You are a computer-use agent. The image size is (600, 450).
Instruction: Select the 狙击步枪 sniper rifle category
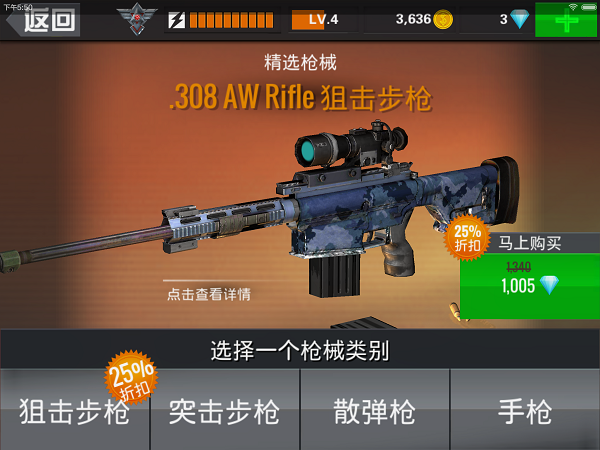pyautogui.click(x=74, y=410)
